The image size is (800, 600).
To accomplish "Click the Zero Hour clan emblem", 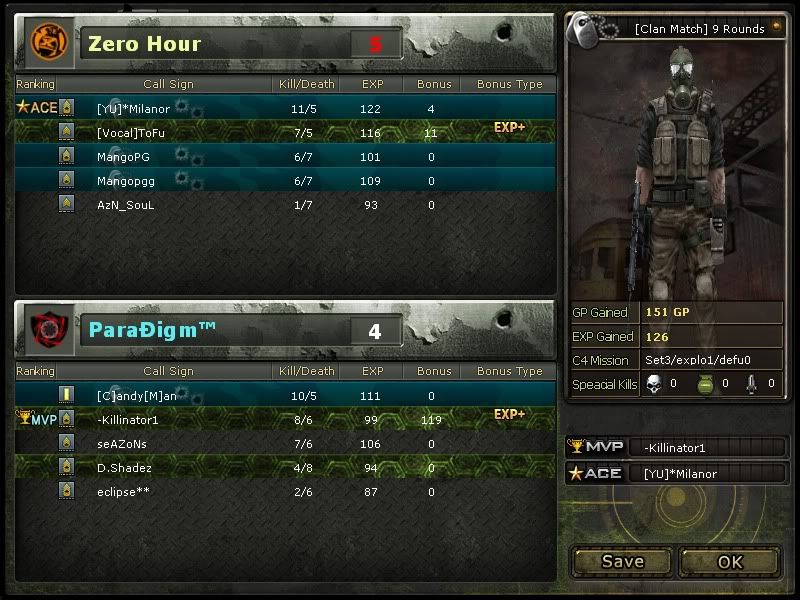I will [45, 42].
